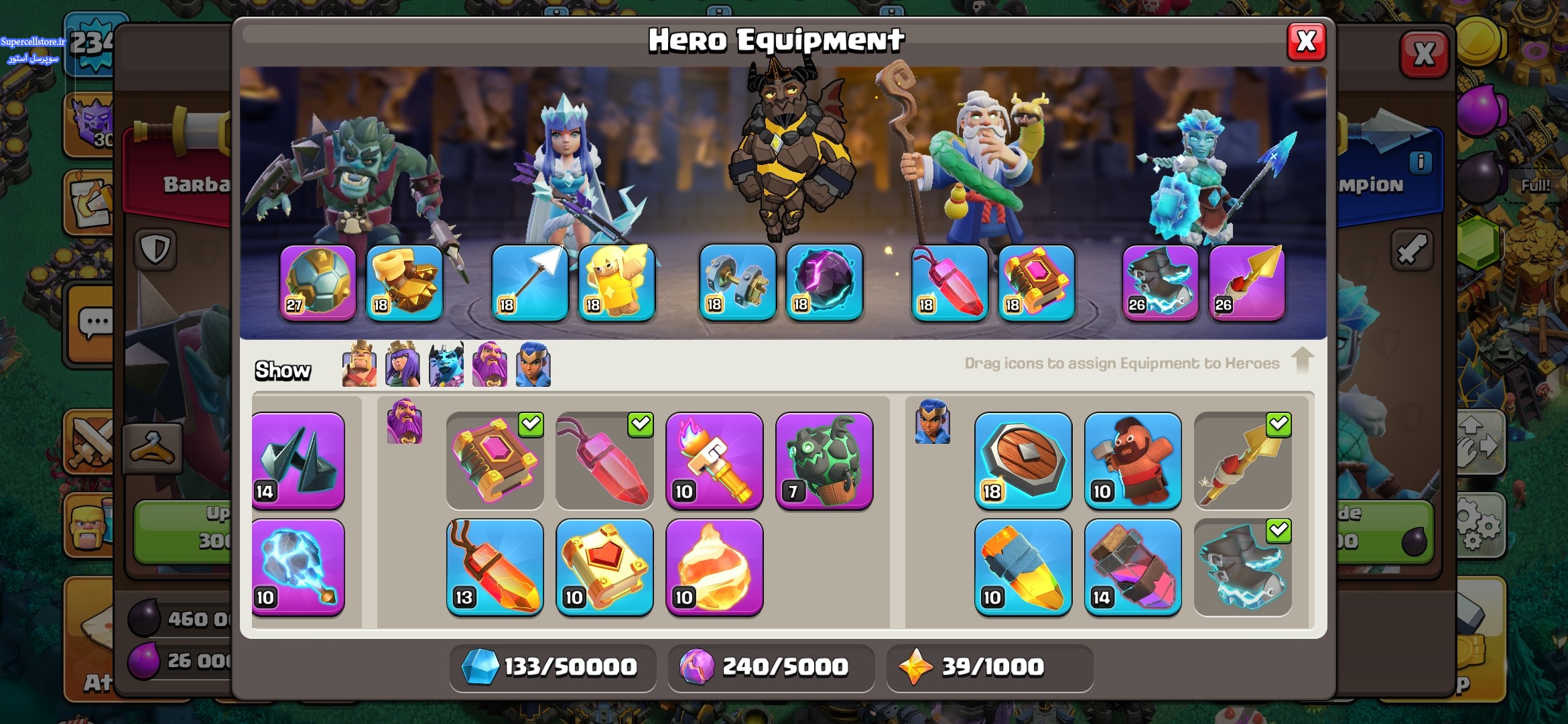Select the level 10 flaming torch equipment
Screen dimensions: 1568x724
(714, 461)
